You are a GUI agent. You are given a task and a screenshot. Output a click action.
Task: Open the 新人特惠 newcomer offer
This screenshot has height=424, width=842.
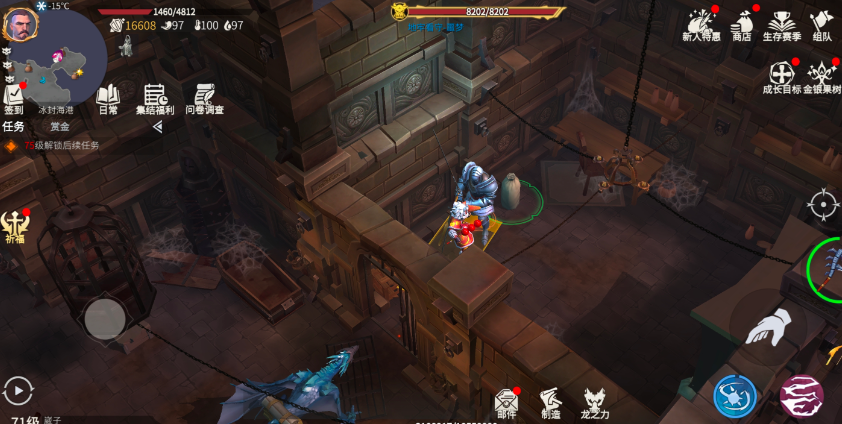pyautogui.click(x=700, y=24)
